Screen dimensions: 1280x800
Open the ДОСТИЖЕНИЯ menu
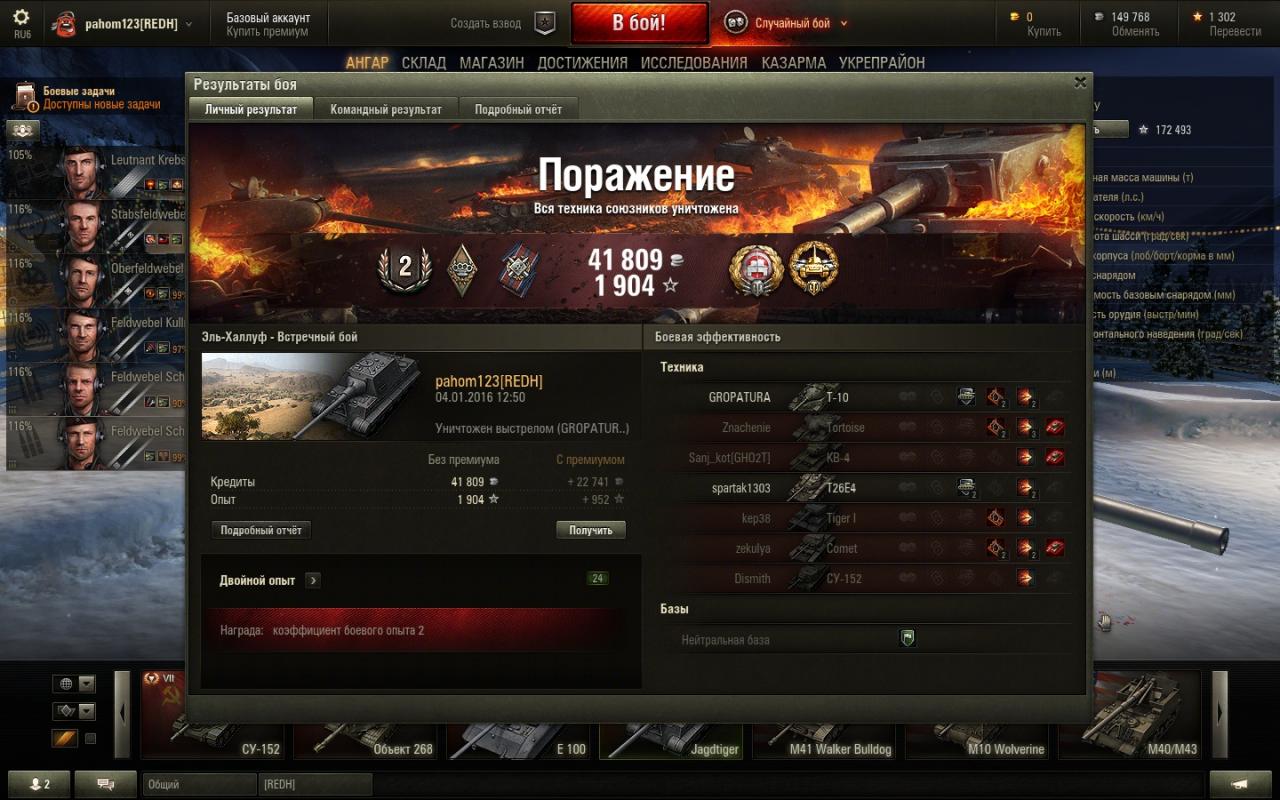pyautogui.click(x=582, y=62)
